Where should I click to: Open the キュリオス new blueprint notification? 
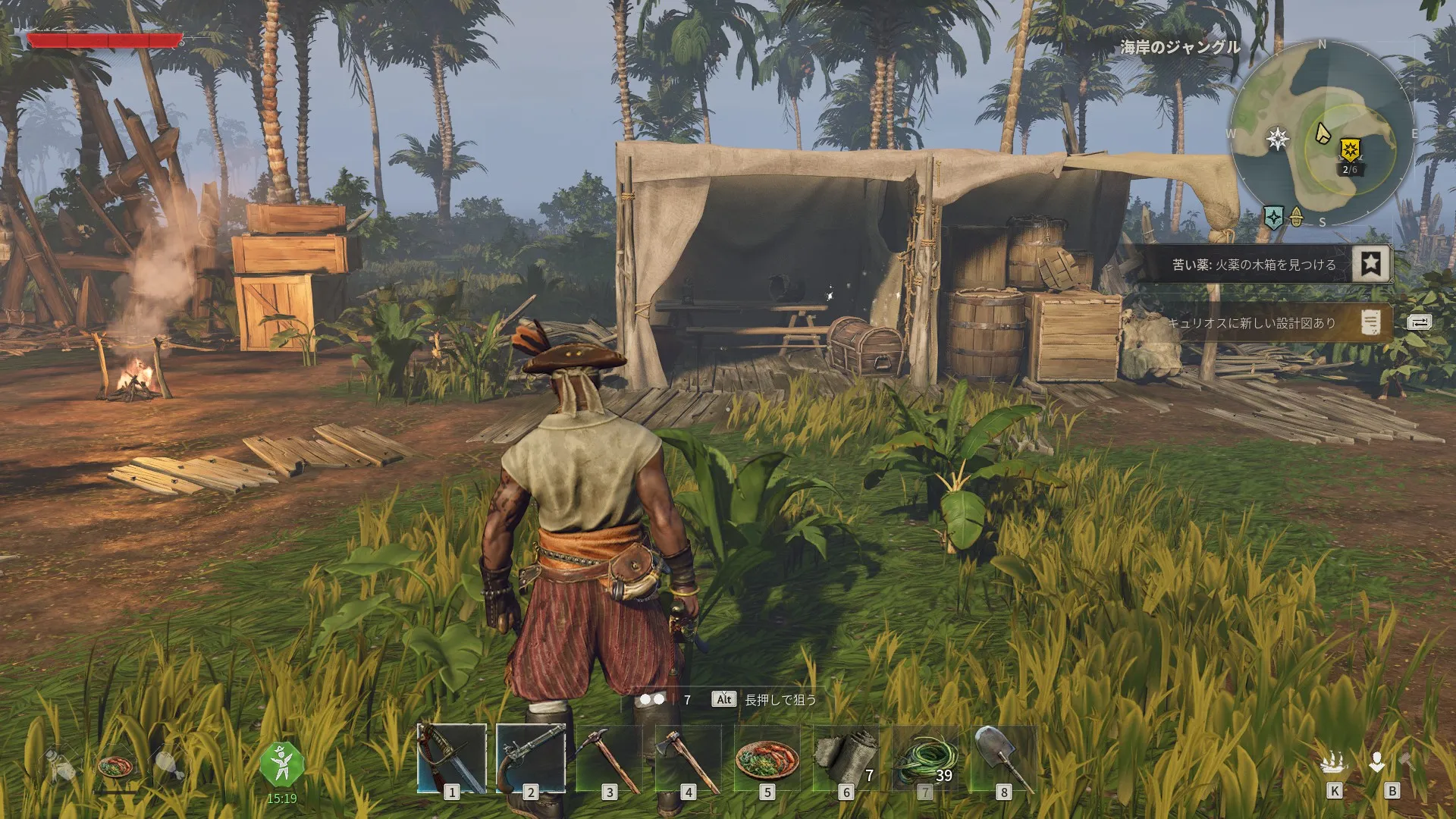pyautogui.click(x=1251, y=323)
